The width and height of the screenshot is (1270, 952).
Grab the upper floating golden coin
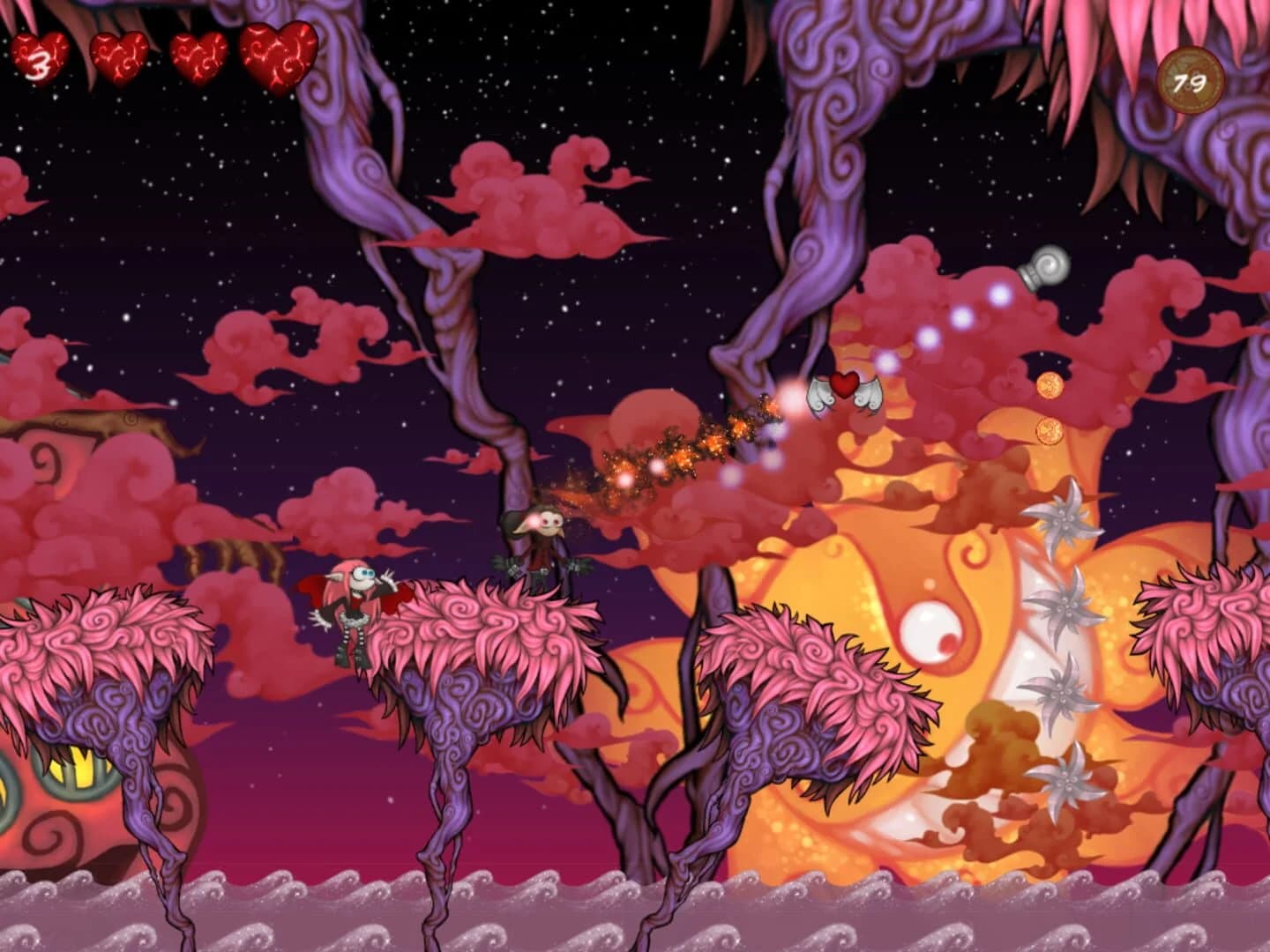point(1050,386)
